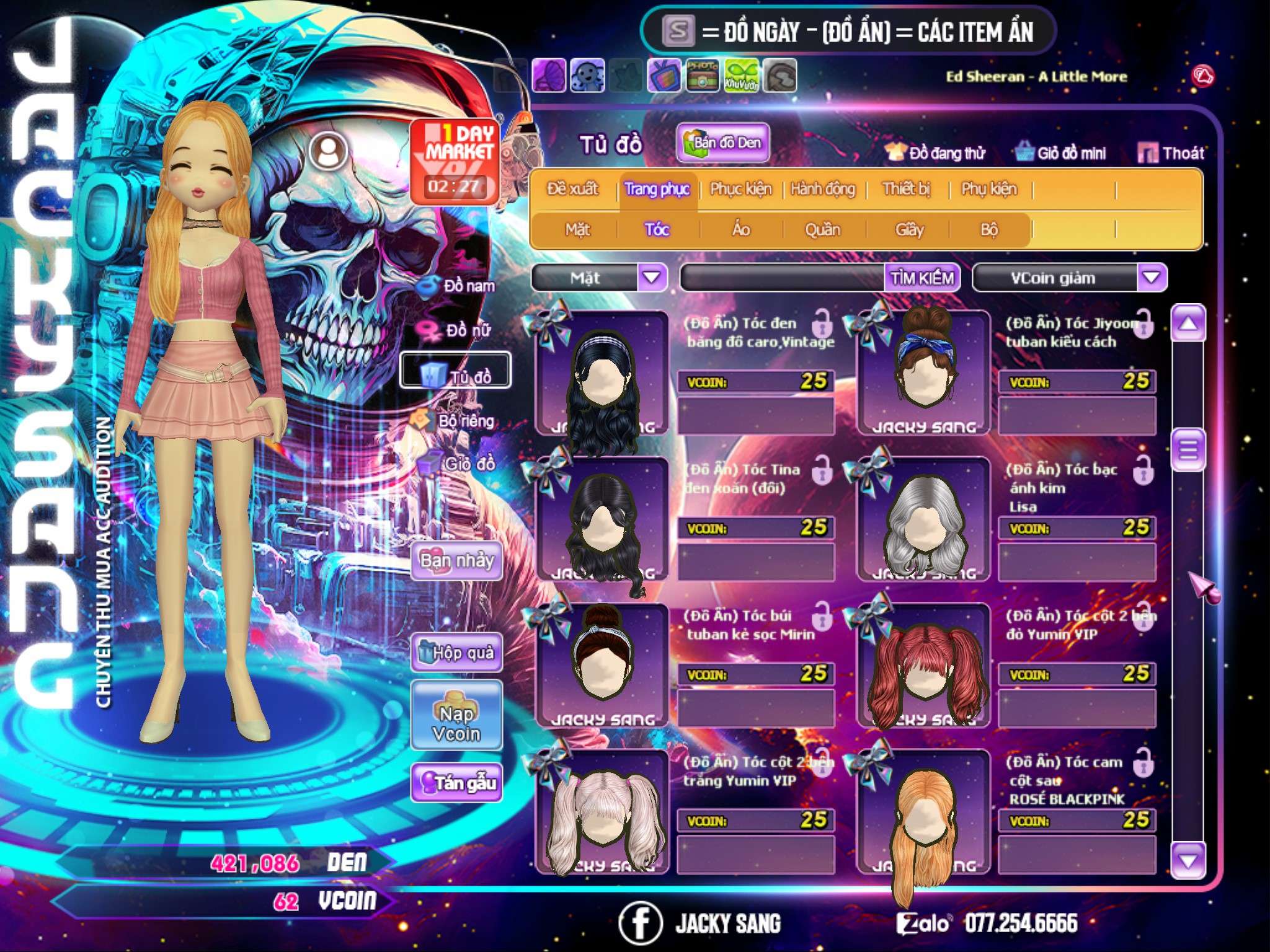Exit the wardrobe via Thoát
The width and height of the screenshot is (1270, 952).
point(1171,153)
